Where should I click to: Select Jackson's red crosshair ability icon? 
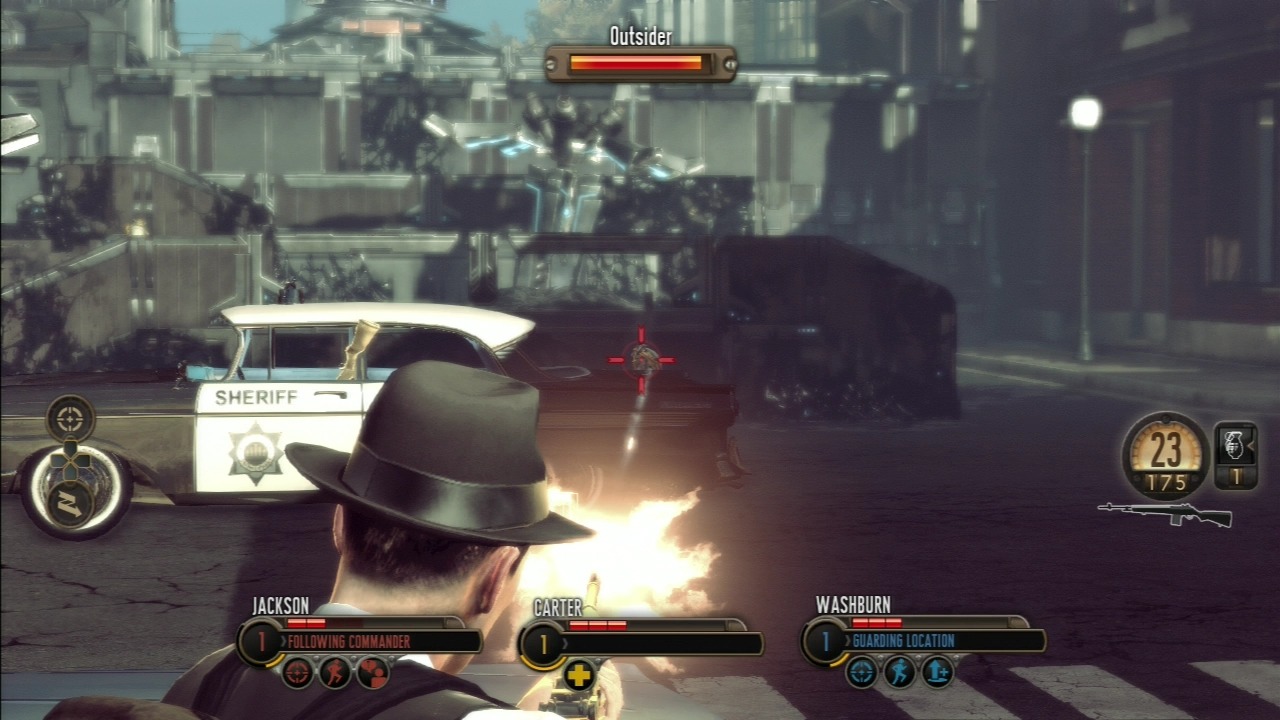coord(298,672)
